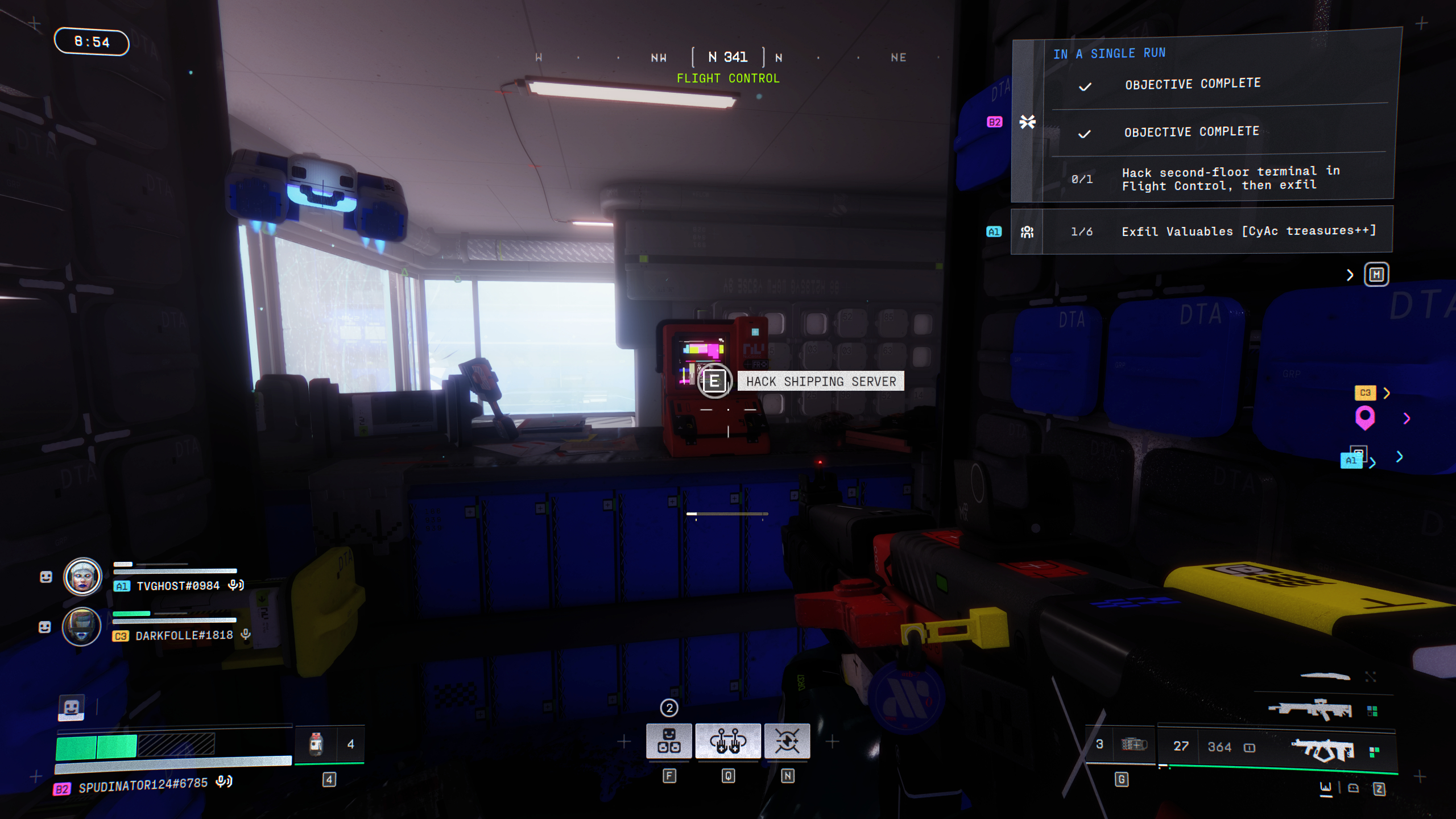Mute TVGHOST#0984's microphone
The image size is (1456, 819).
point(237,584)
